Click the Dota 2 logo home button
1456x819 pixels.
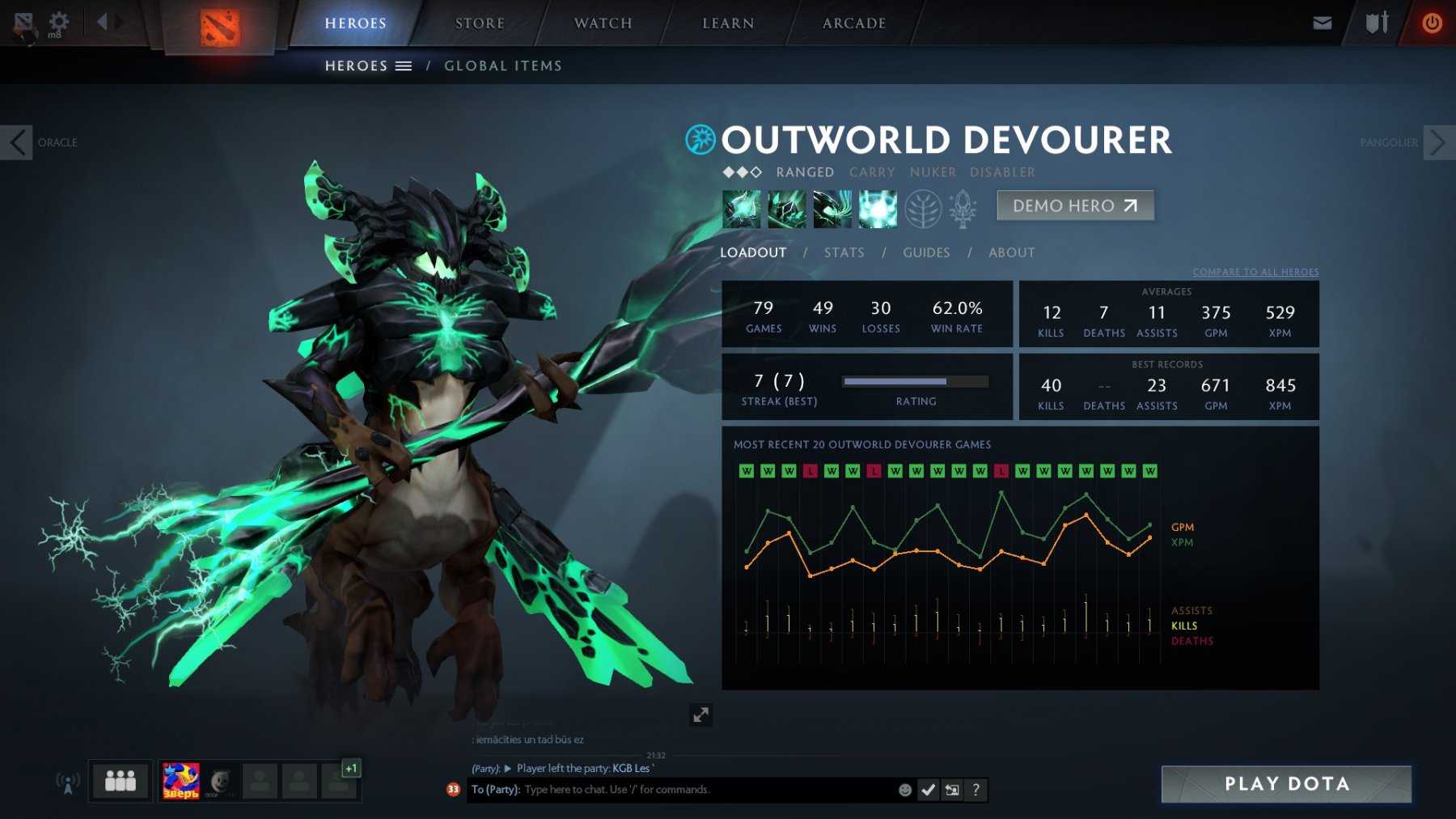(219, 28)
